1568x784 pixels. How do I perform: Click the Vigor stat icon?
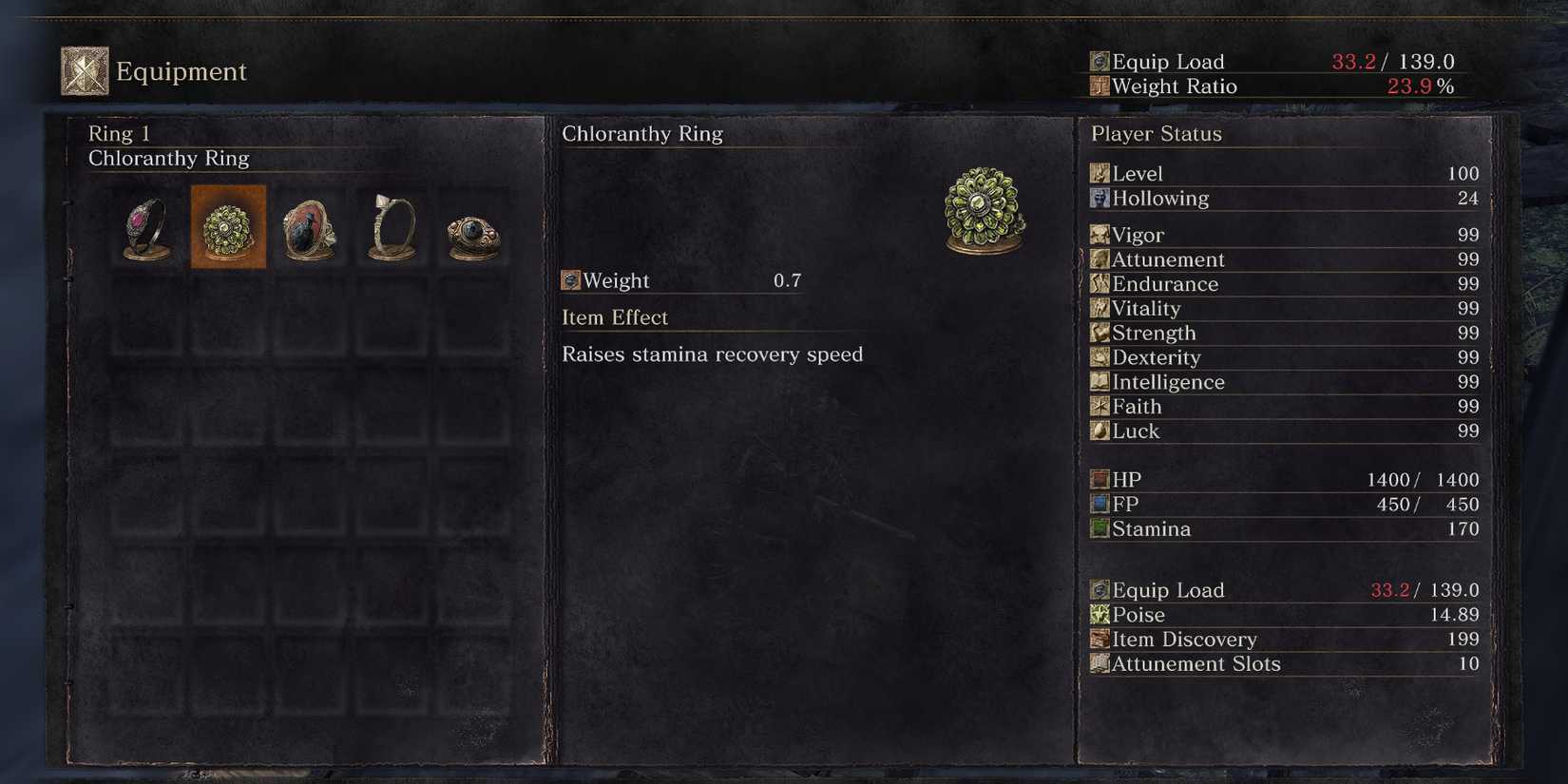[x=1100, y=235]
